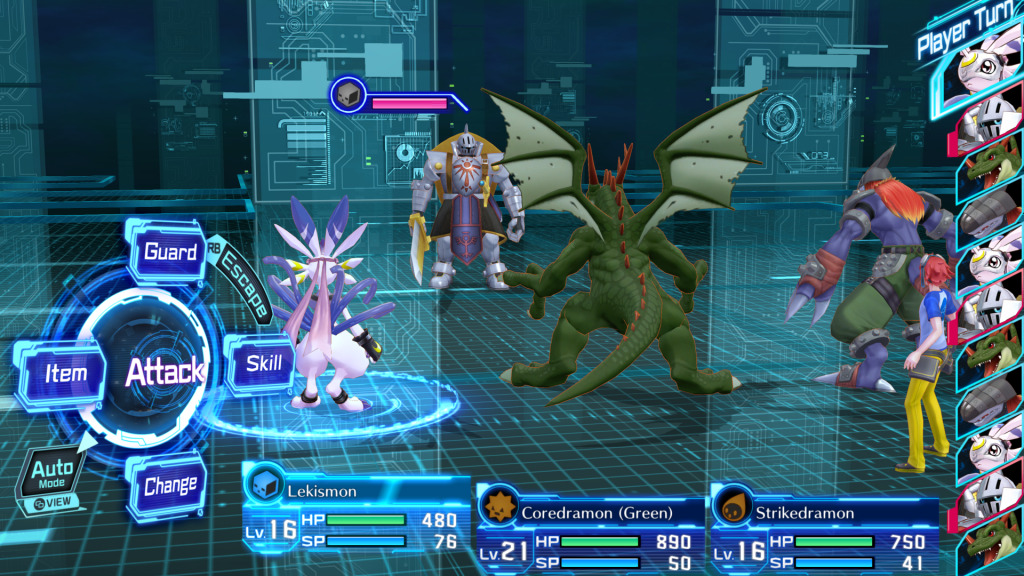The image size is (1024, 576).
Task: Choose the Change command
Action: [170, 486]
